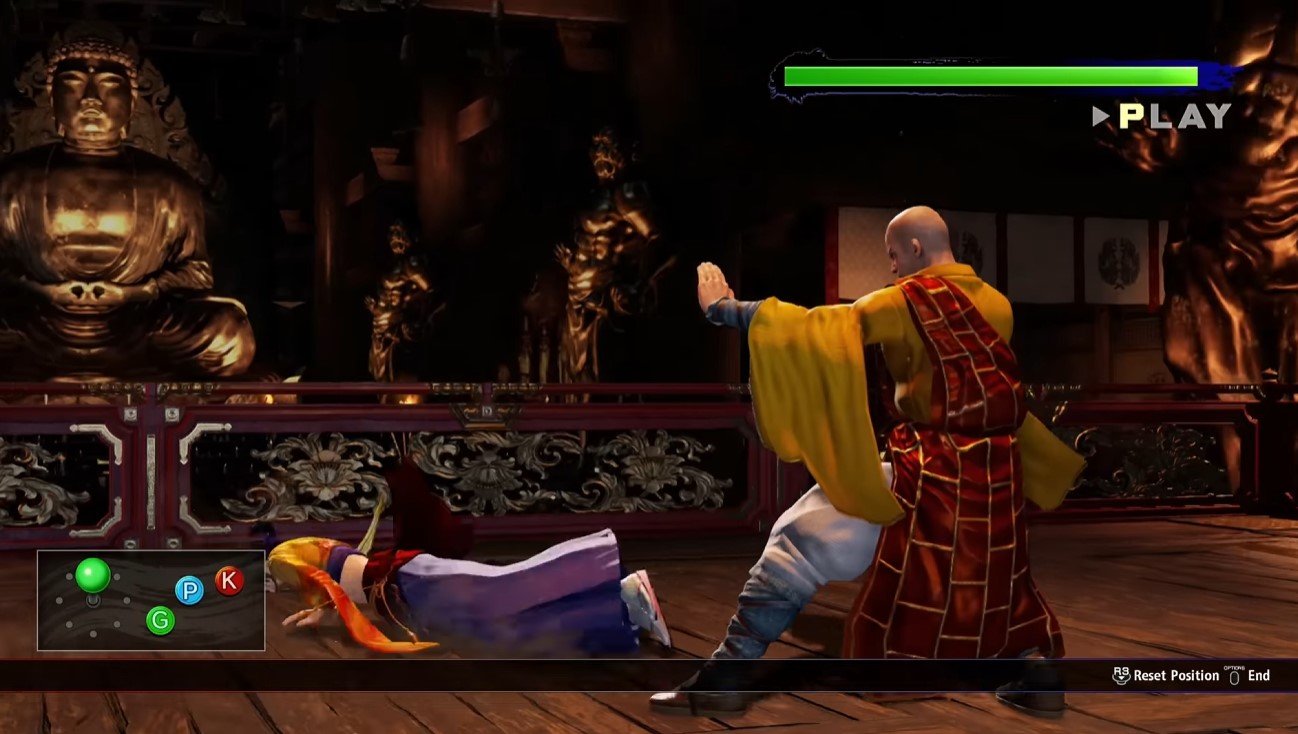Click the R3 stick icon beside Reset Position
Viewport: 1298px width, 734px height.
(x=1121, y=676)
